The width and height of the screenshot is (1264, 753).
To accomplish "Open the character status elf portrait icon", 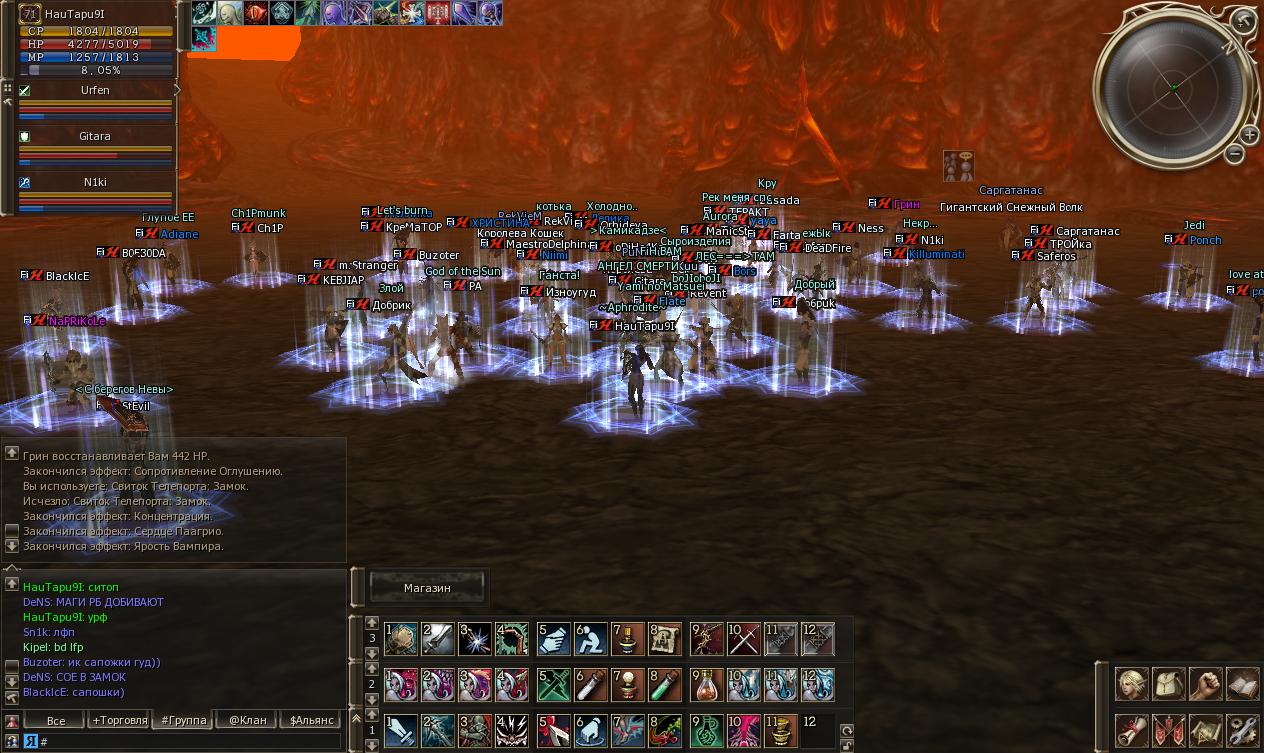I will 1132,684.
